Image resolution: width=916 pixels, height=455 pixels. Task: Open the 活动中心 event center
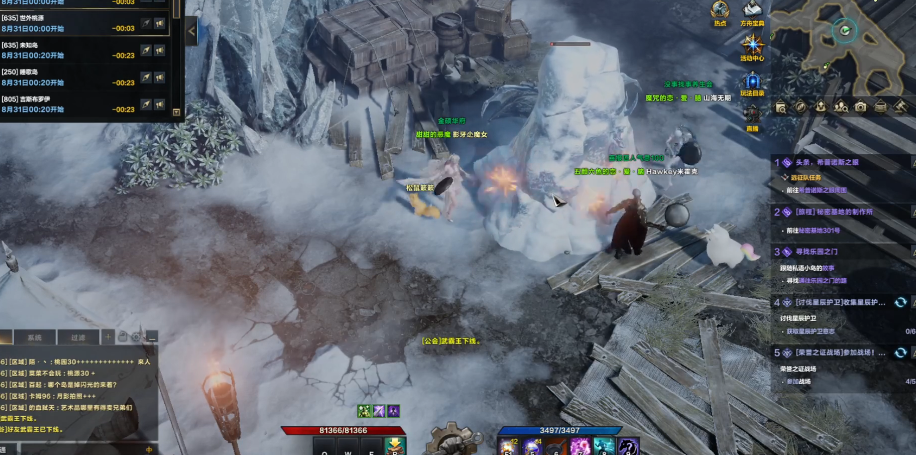click(x=752, y=46)
